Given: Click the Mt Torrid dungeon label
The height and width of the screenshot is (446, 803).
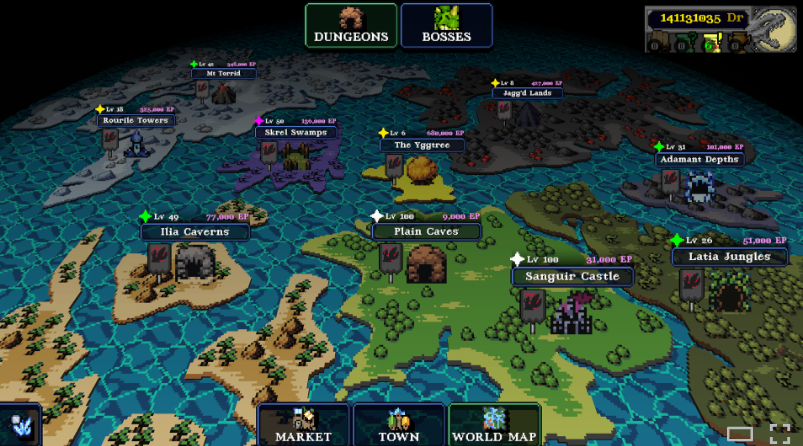Looking at the screenshot, I should pos(224,73).
